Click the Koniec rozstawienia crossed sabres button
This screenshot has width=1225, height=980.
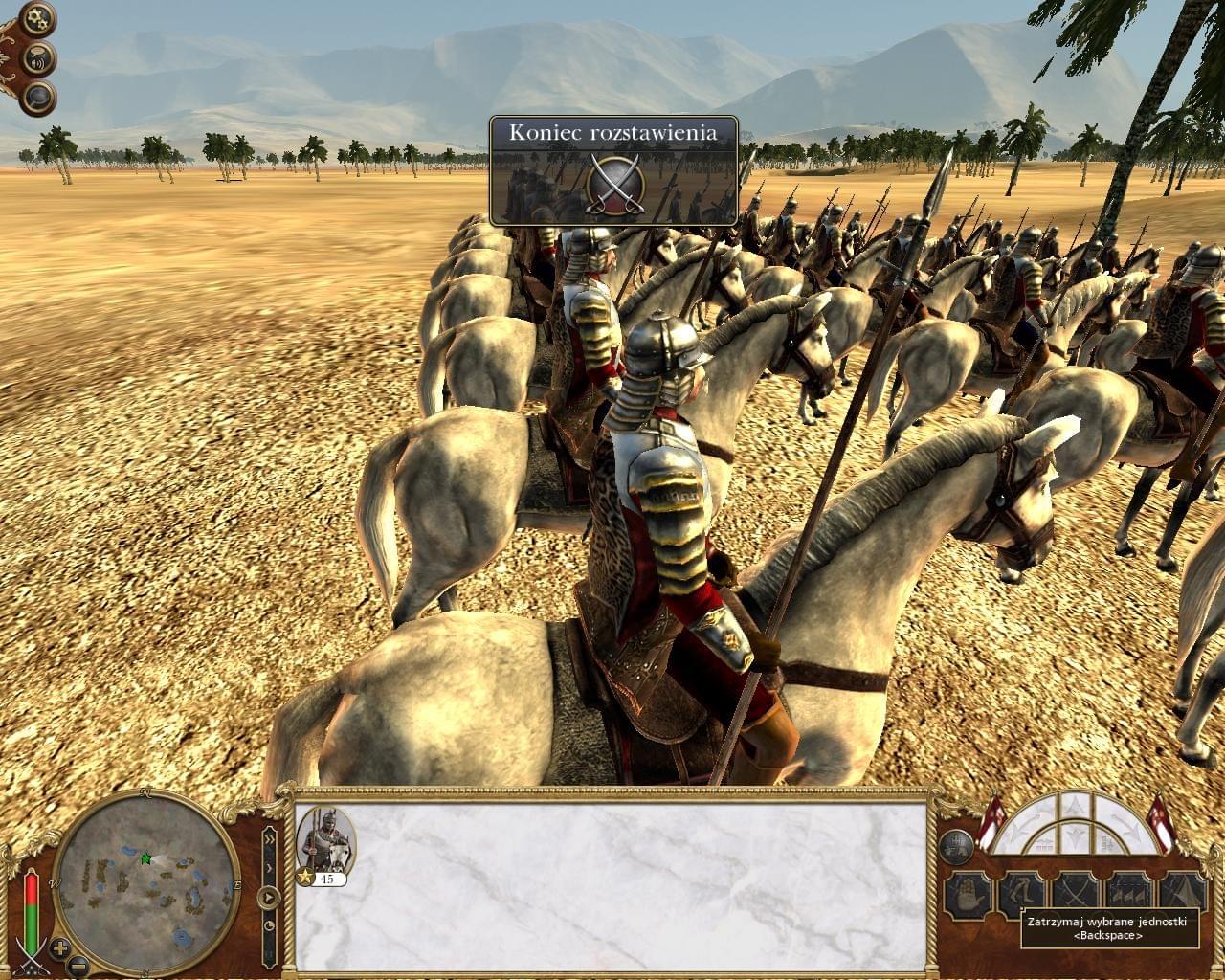tap(613, 182)
